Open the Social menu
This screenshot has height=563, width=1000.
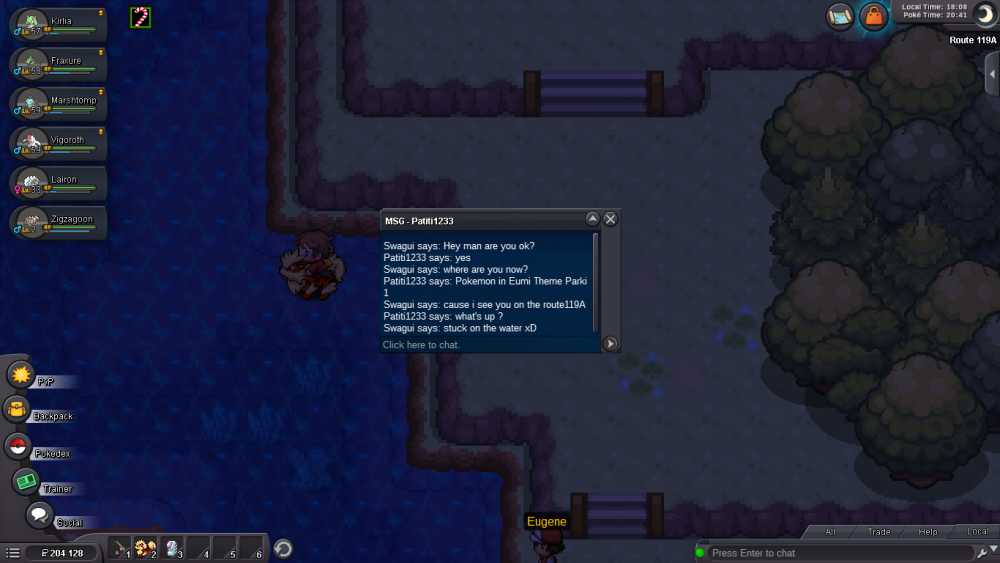coord(38,516)
